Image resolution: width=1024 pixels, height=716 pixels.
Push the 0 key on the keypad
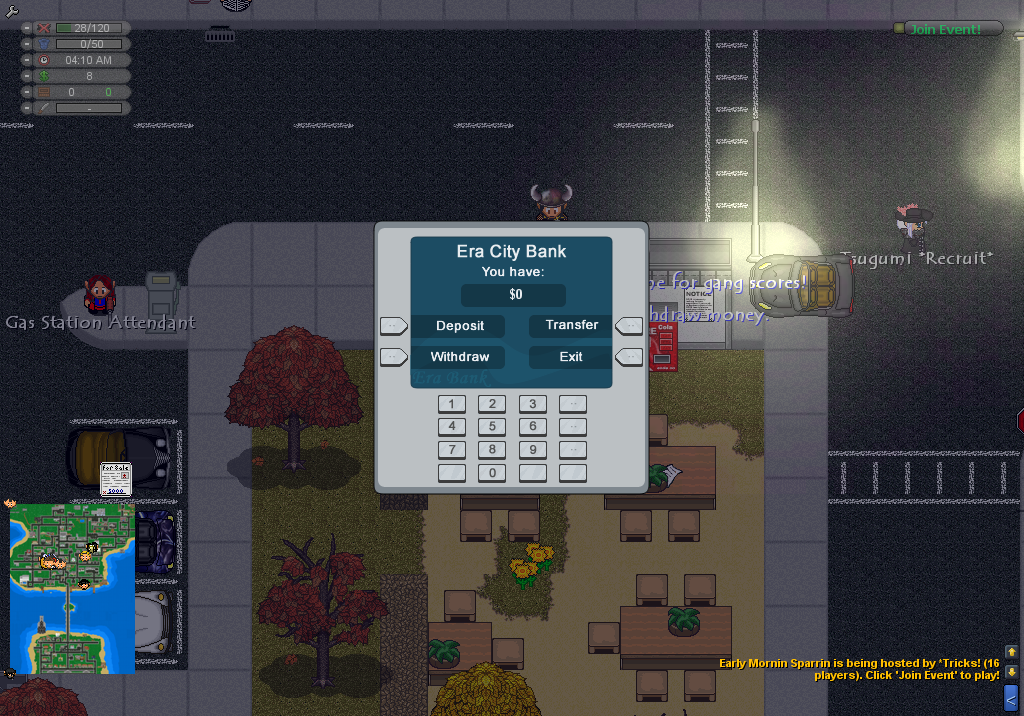coord(492,473)
